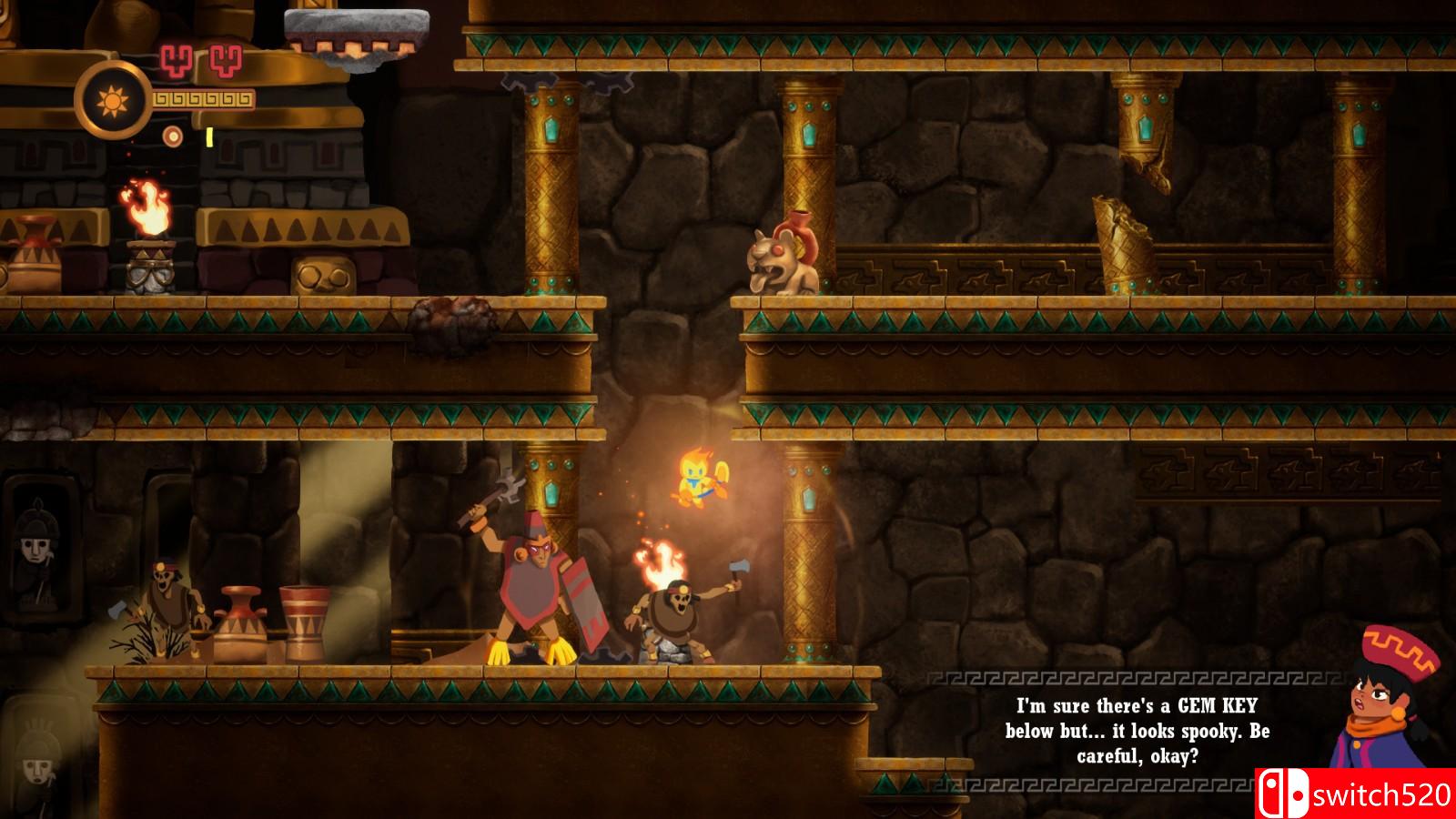Click the red Switch logo watermark
Image resolution: width=1456 pixels, height=819 pixels.
click(1283, 794)
